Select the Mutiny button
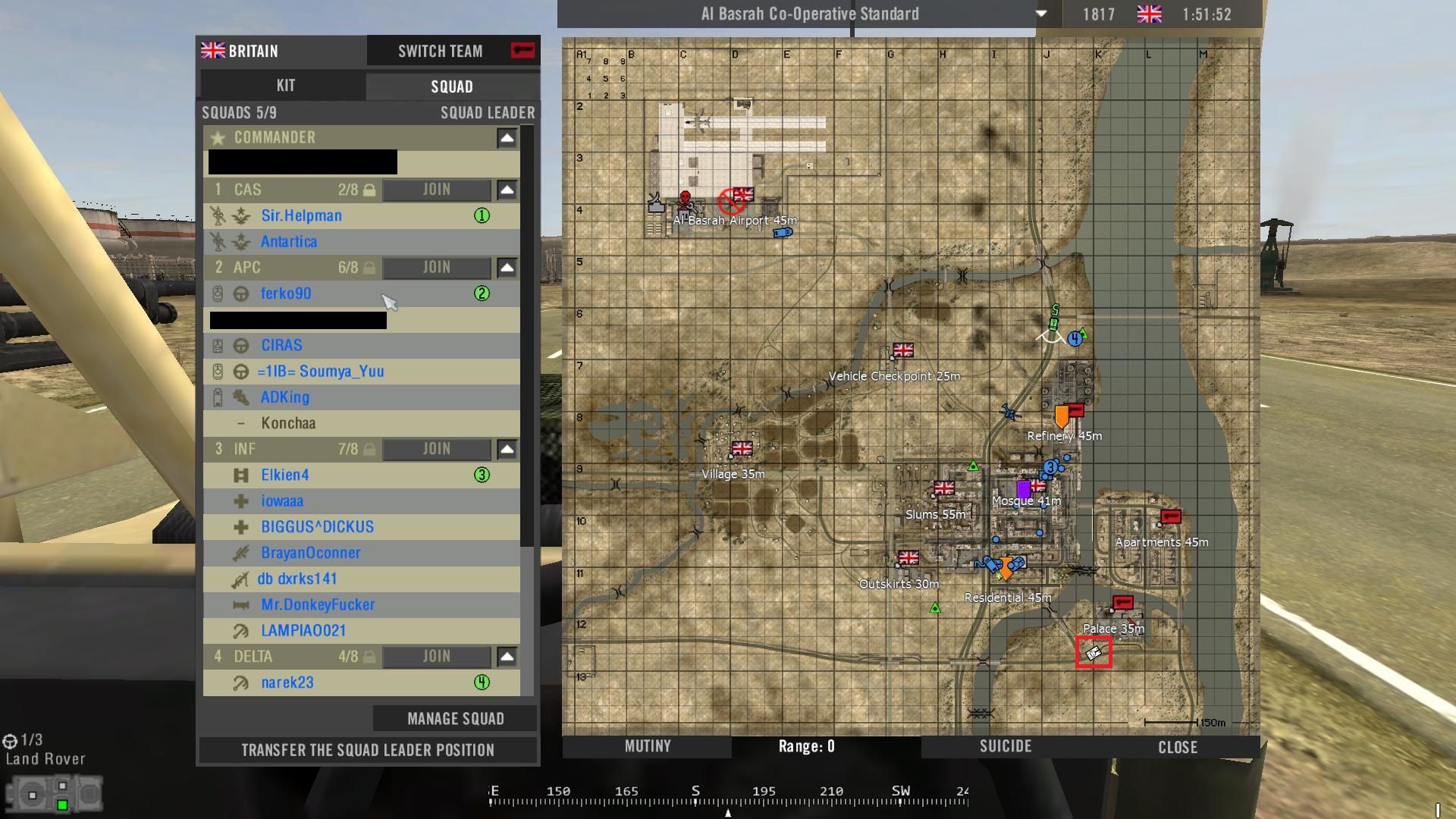1456x819 pixels. pos(648,746)
